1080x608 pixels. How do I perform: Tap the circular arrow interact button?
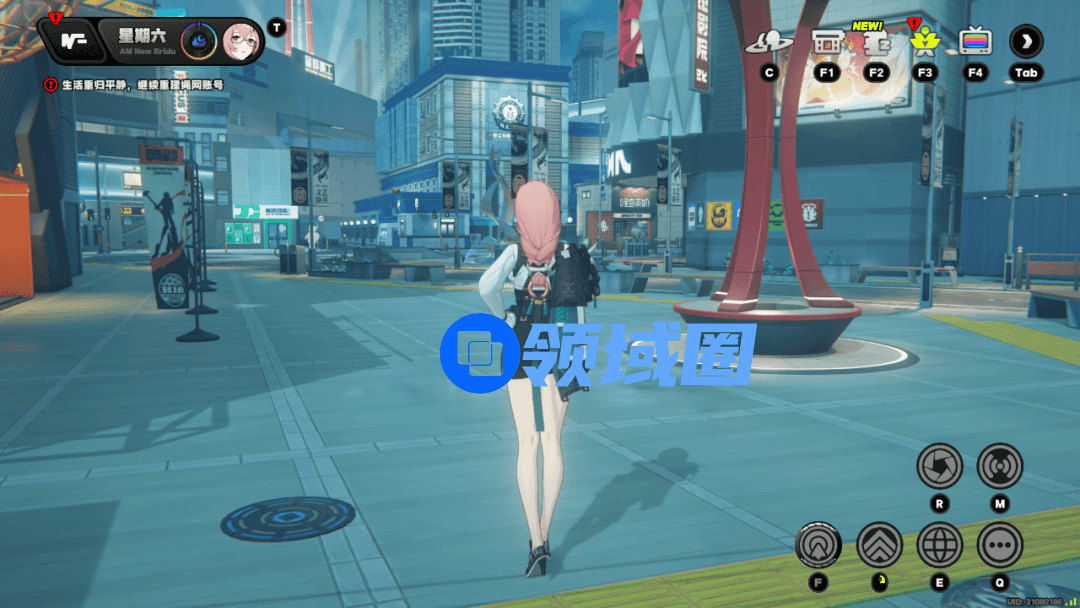[819, 545]
